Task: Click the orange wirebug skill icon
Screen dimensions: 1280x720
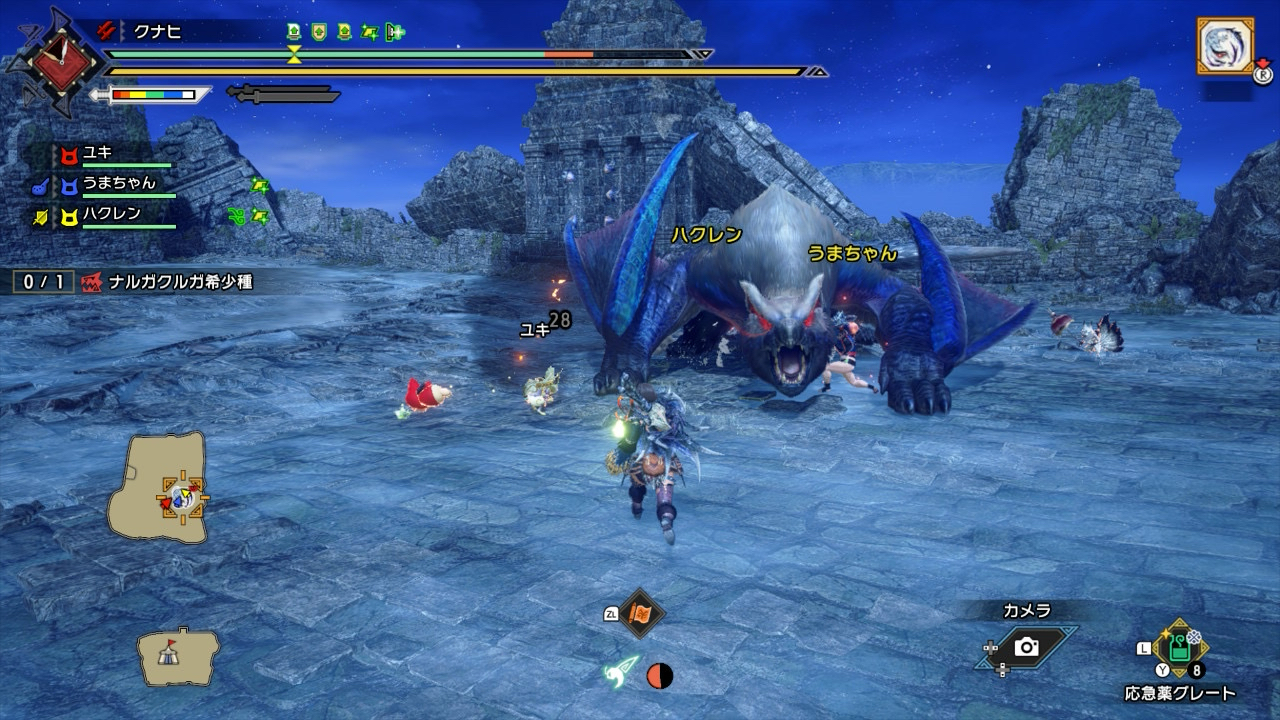Action: pos(640,613)
